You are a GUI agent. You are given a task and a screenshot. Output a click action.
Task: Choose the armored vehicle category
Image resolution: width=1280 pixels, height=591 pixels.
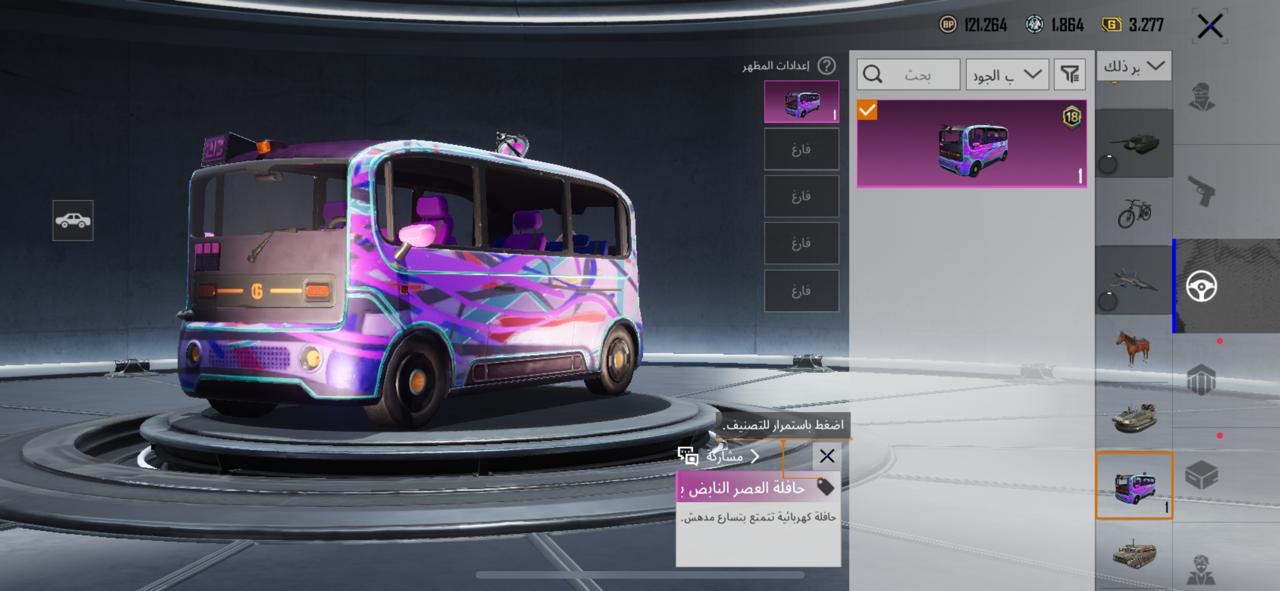1134,552
